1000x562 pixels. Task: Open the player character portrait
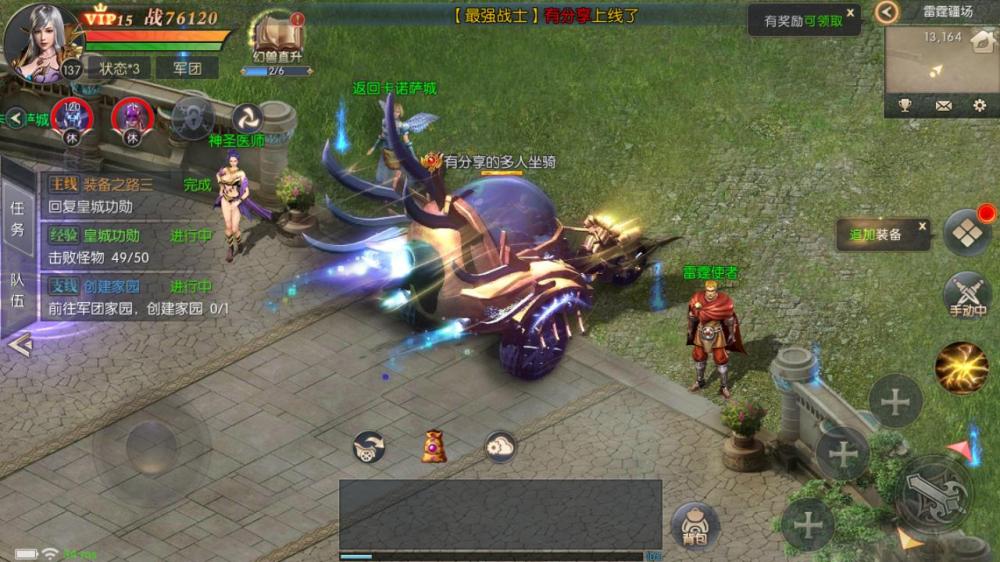(x=42, y=42)
